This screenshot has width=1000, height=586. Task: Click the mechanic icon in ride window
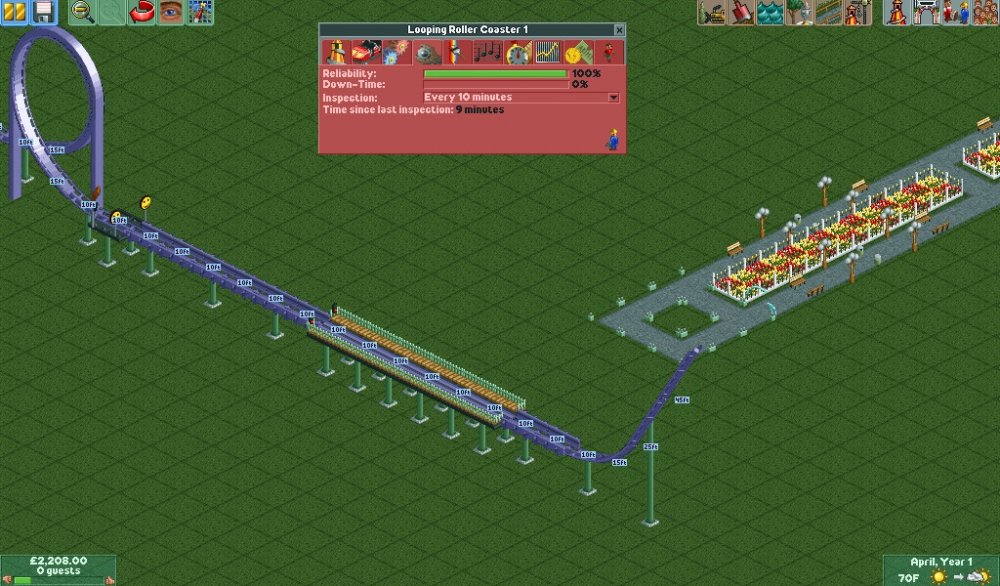tap(611, 139)
